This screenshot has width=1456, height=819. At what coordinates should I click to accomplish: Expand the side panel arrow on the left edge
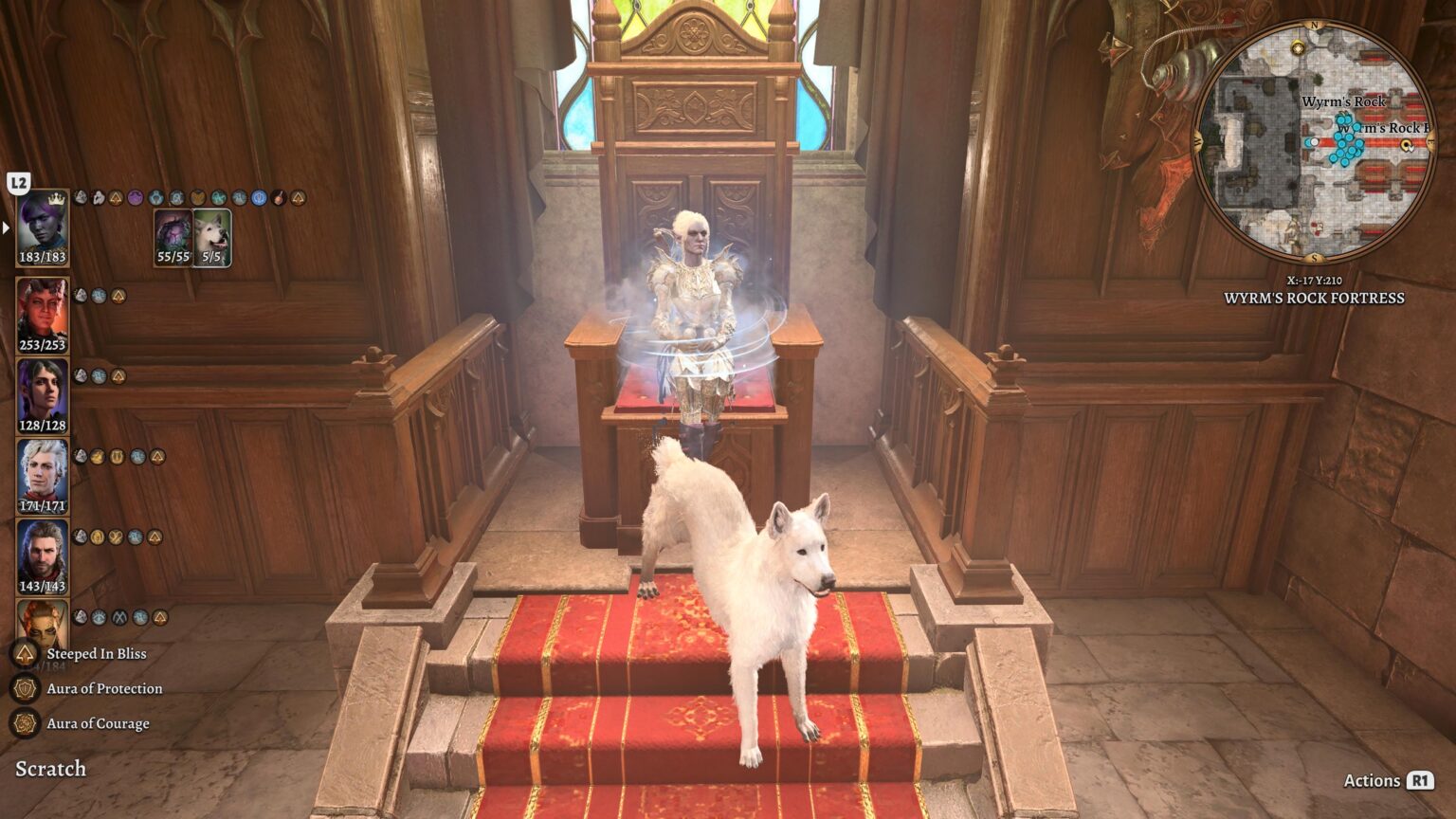(x=6, y=227)
